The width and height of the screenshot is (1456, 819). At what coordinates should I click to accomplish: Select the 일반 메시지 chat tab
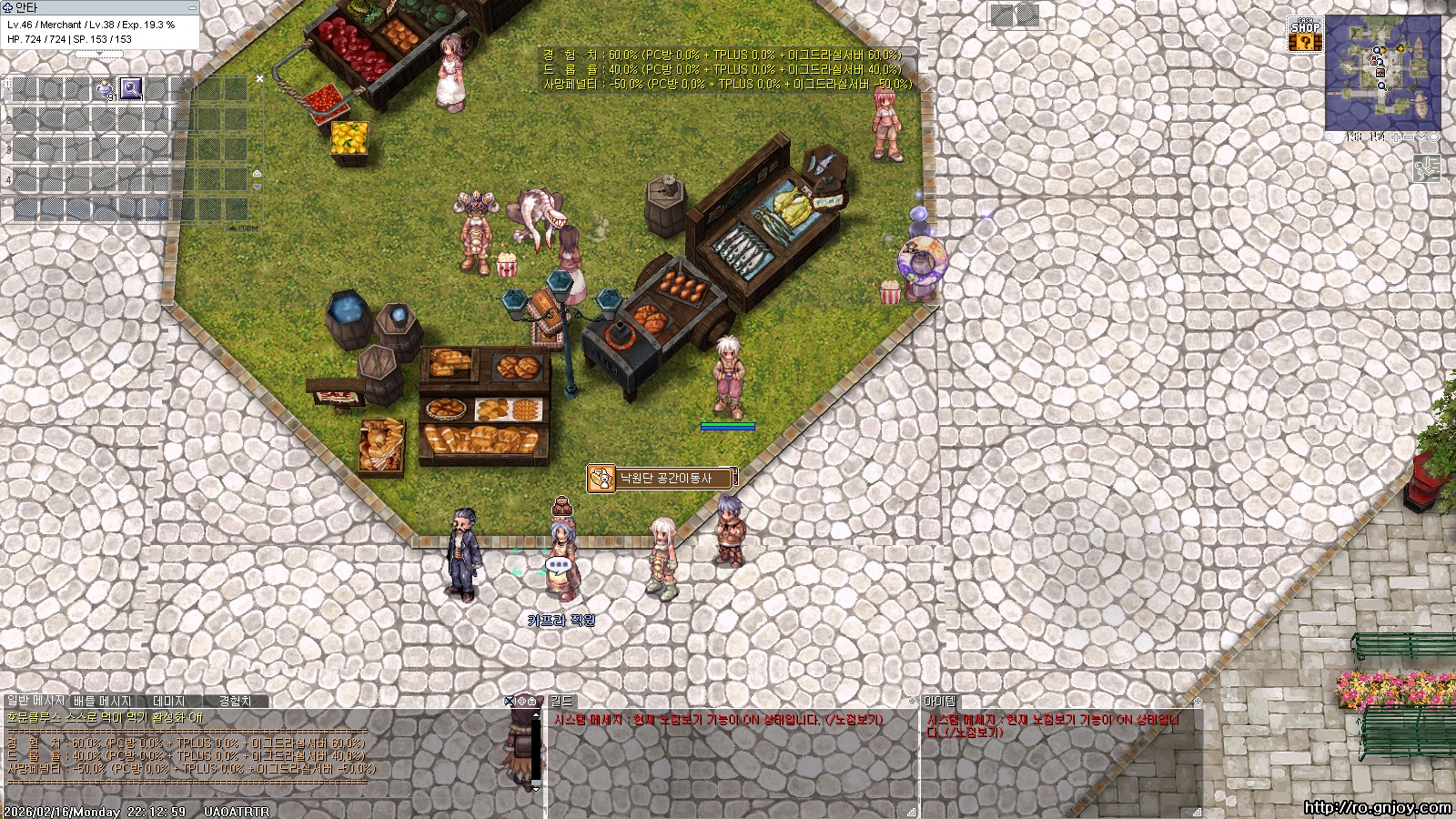pos(35,701)
